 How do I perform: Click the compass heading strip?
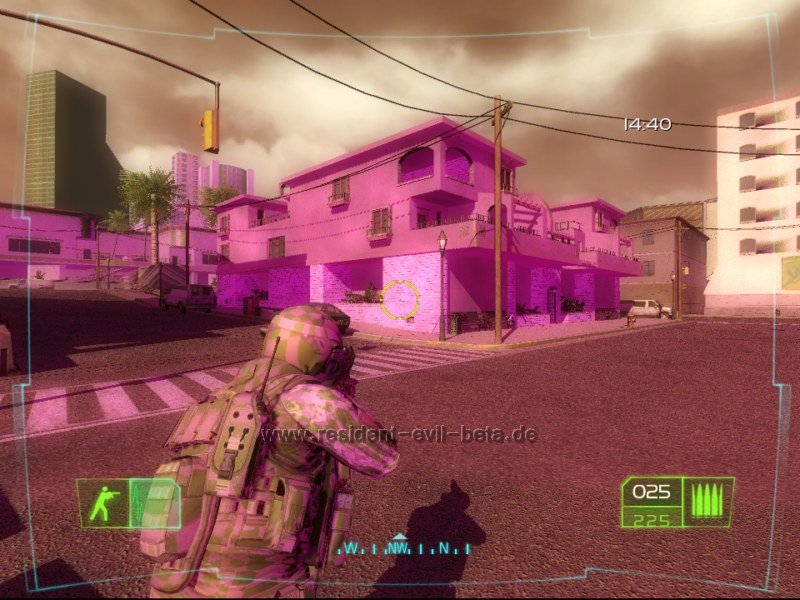tap(404, 547)
